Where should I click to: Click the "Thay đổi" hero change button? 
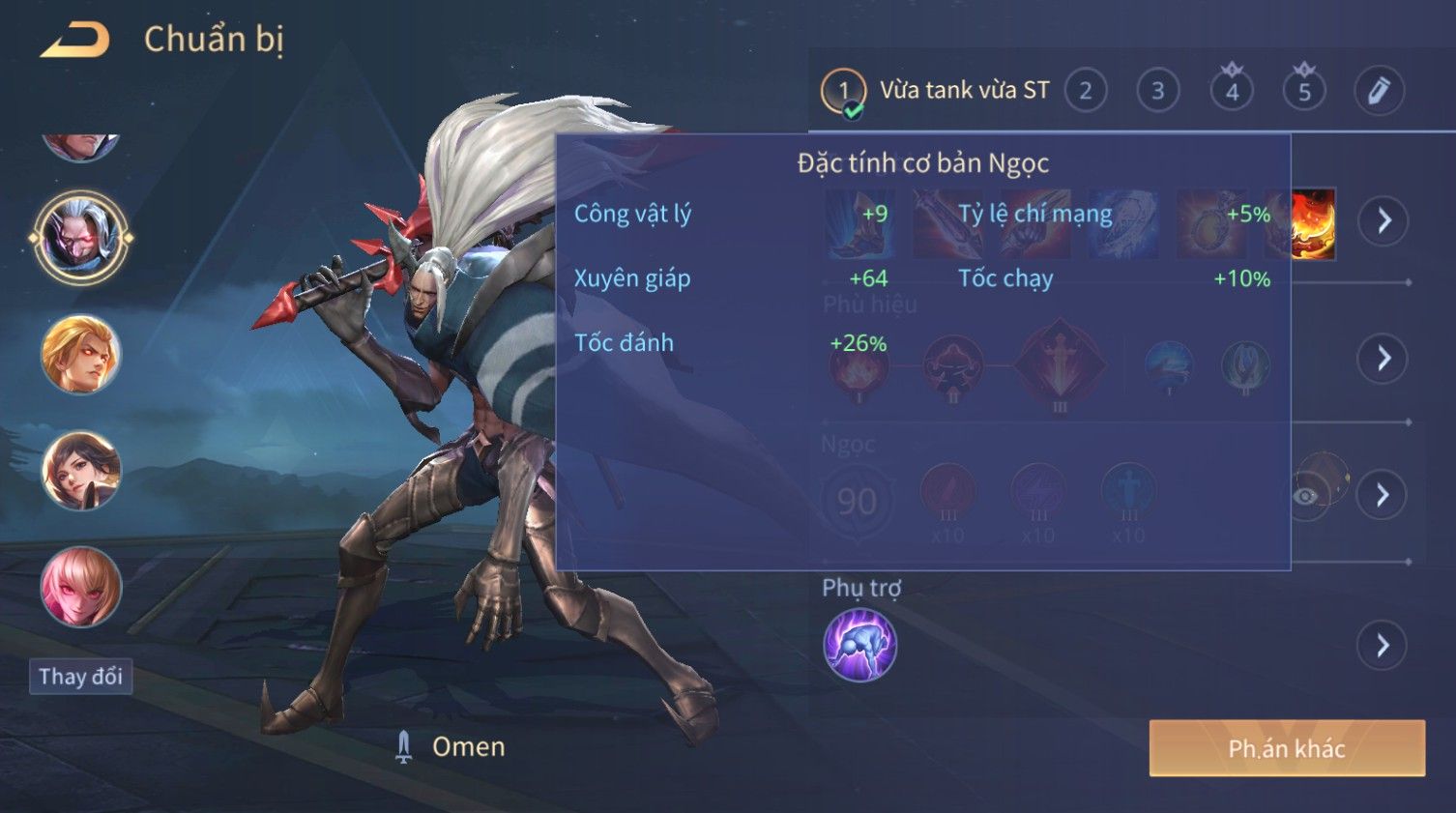80,677
